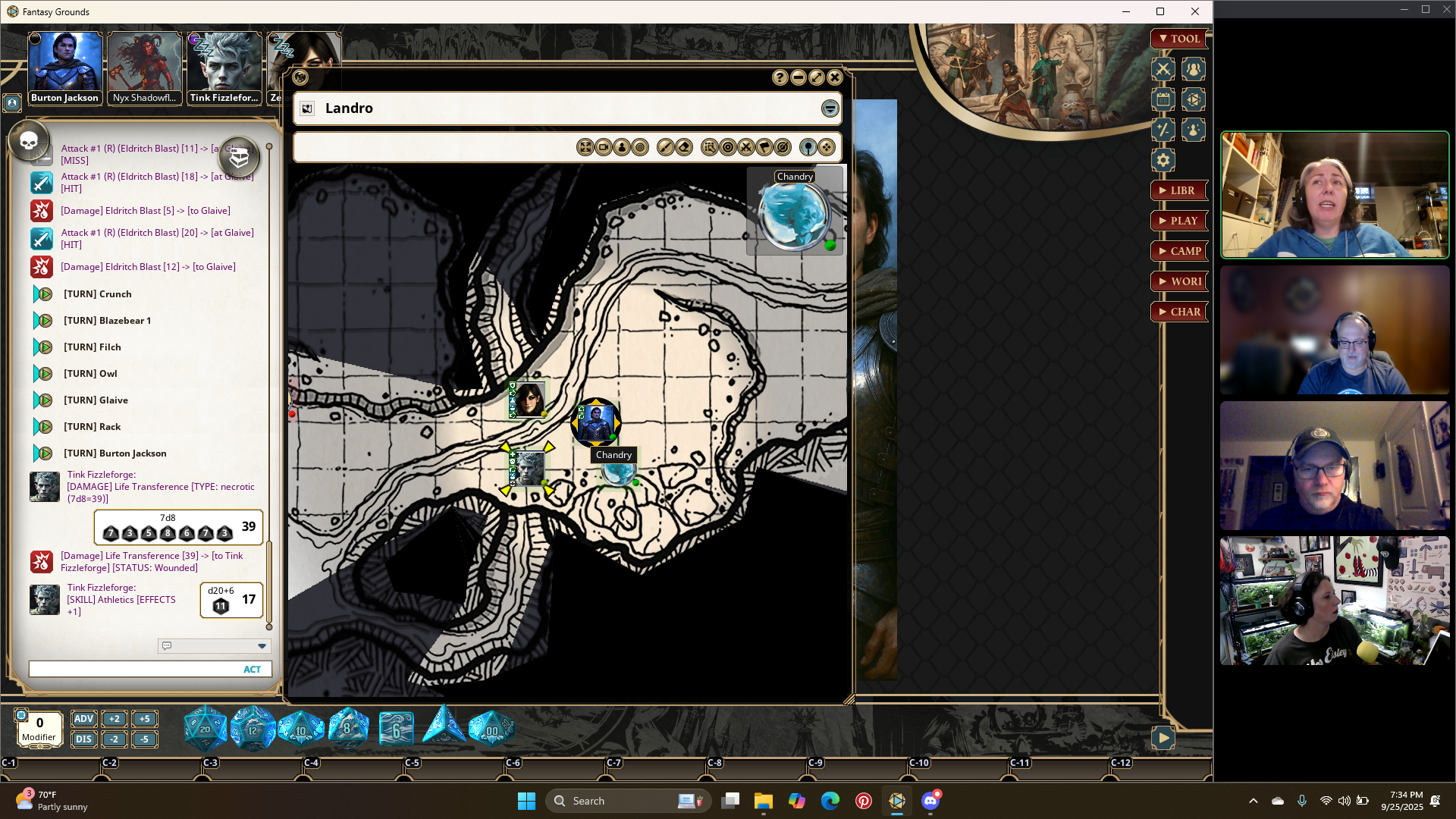1456x819 pixels.
Task: Select Burton Jackson's portrait
Action: [x=64, y=68]
